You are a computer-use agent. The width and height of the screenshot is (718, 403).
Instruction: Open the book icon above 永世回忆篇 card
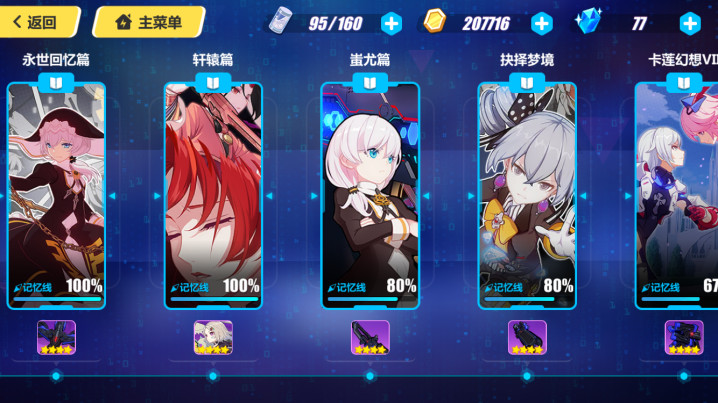(x=56, y=82)
